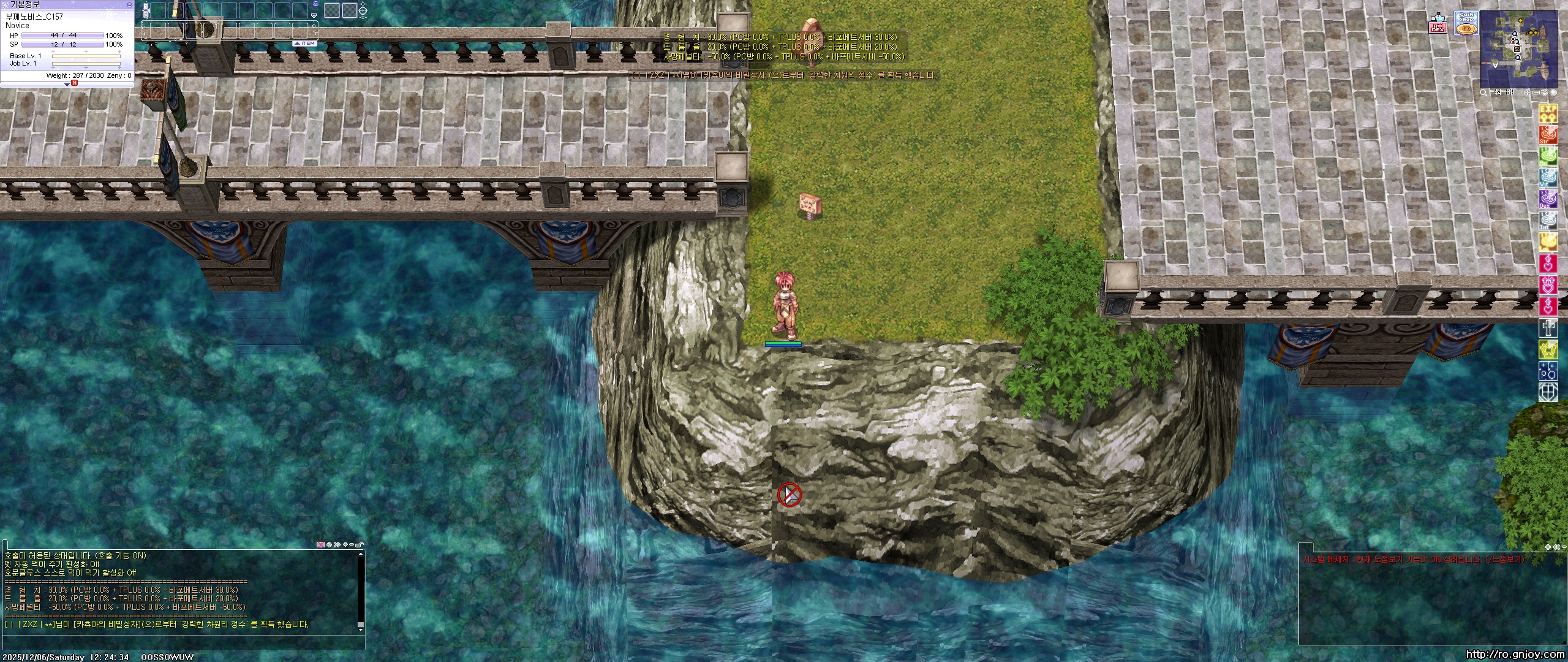This screenshot has width=1568, height=662.
Task: Select the purple Dex buff icon
Action: point(1549,199)
